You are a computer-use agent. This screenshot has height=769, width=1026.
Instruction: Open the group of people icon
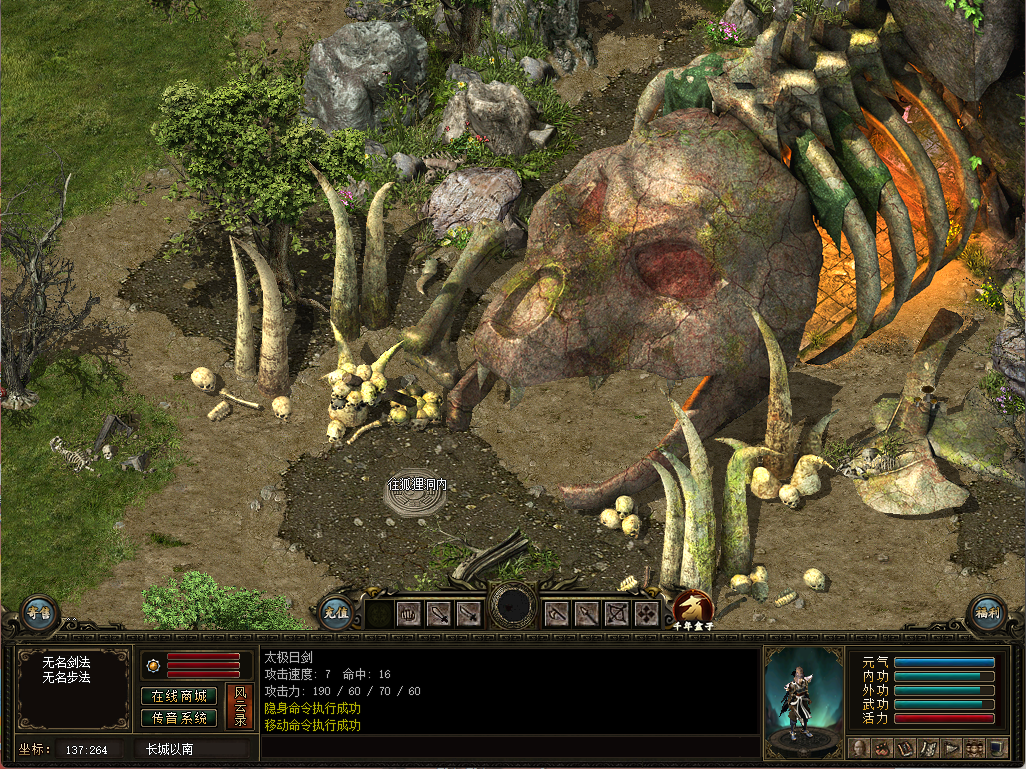[974, 747]
